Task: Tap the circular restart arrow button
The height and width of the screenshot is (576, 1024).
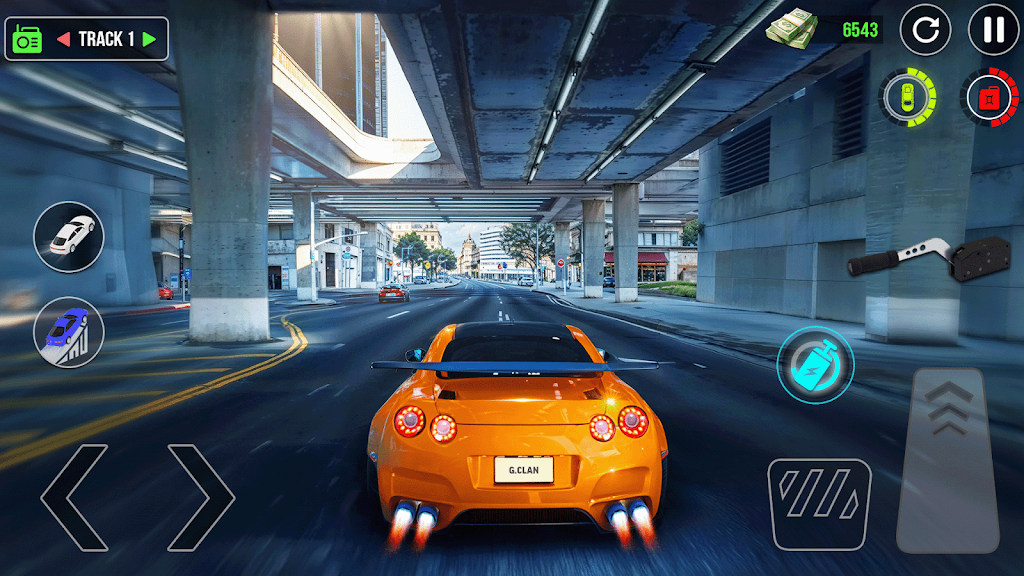Action: pyautogui.click(x=925, y=30)
